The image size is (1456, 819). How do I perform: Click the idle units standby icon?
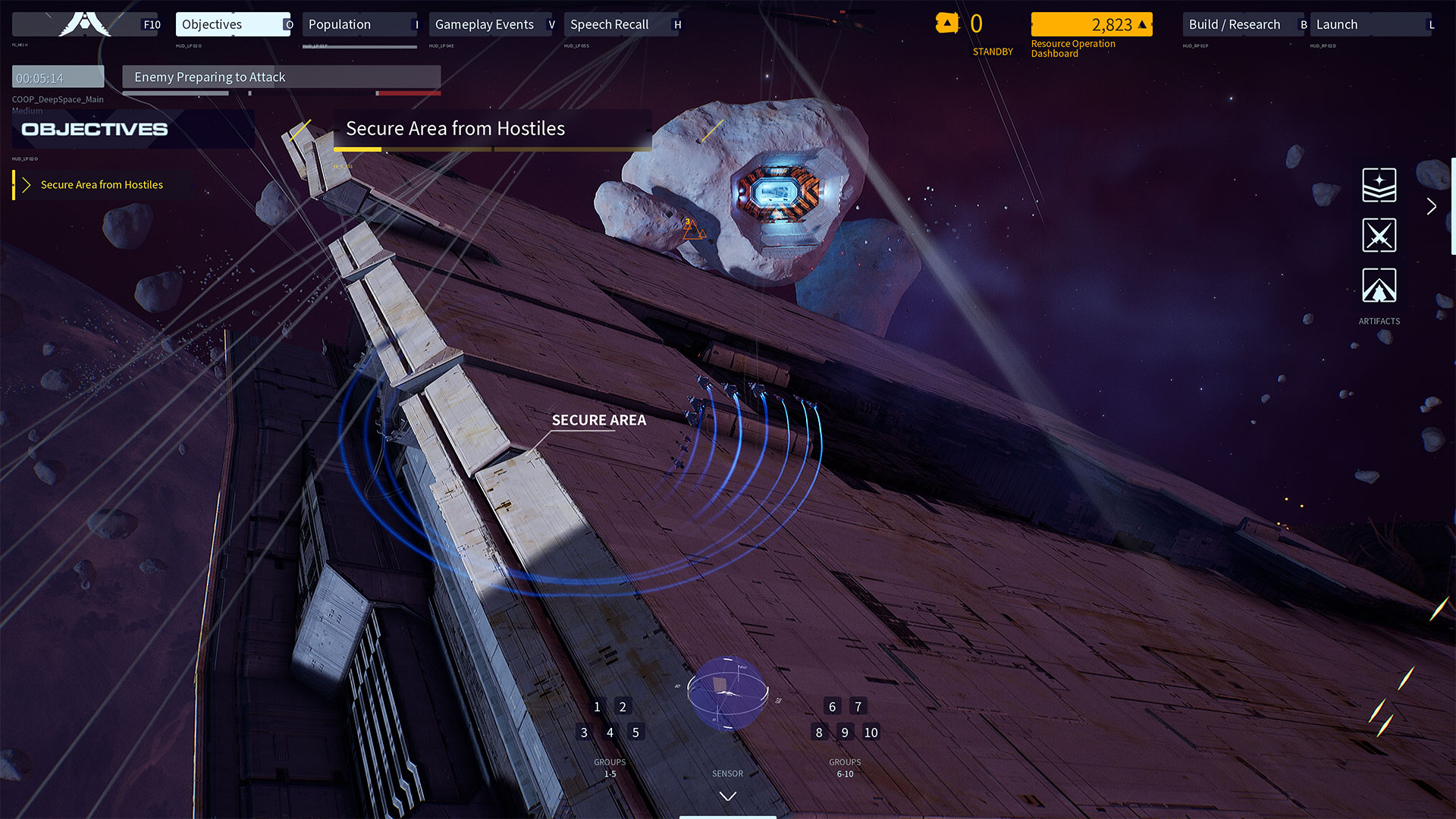tap(947, 24)
